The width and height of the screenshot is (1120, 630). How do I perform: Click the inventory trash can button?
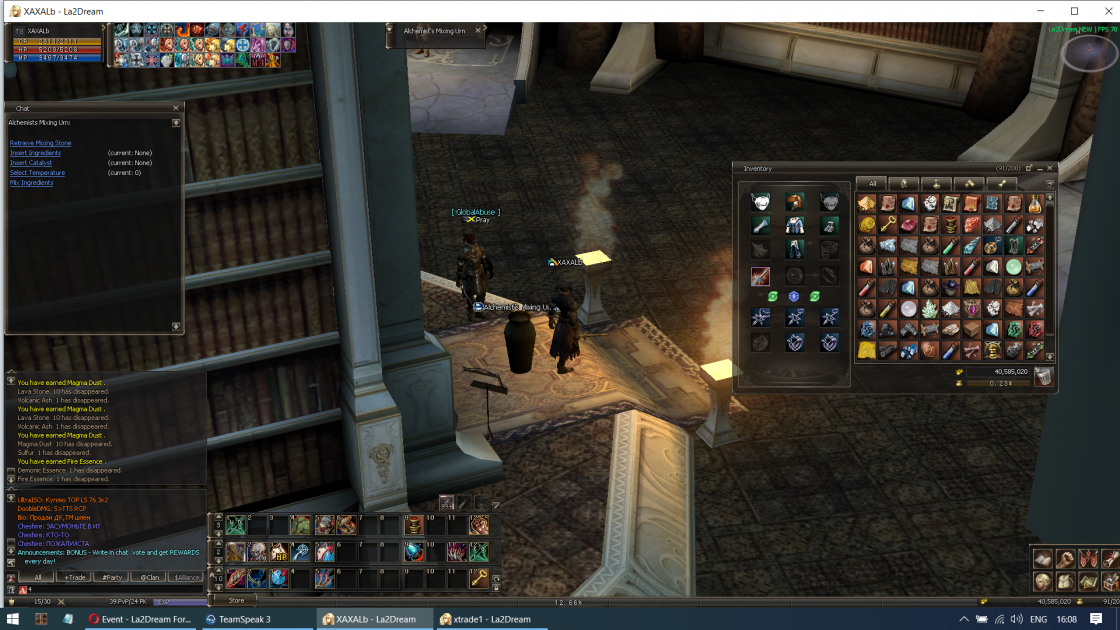(1043, 376)
